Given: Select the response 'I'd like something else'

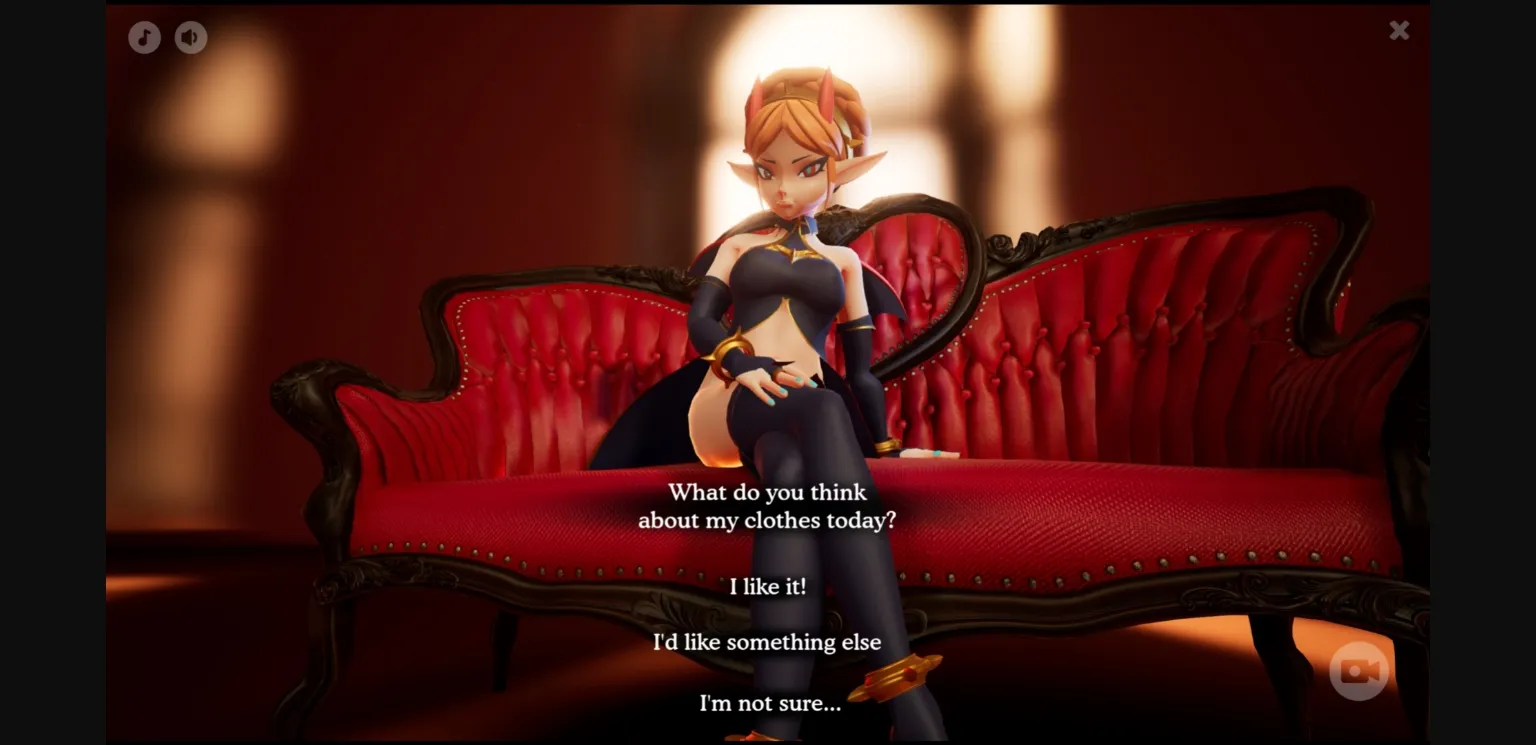Looking at the screenshot, I should click(766, 642).
